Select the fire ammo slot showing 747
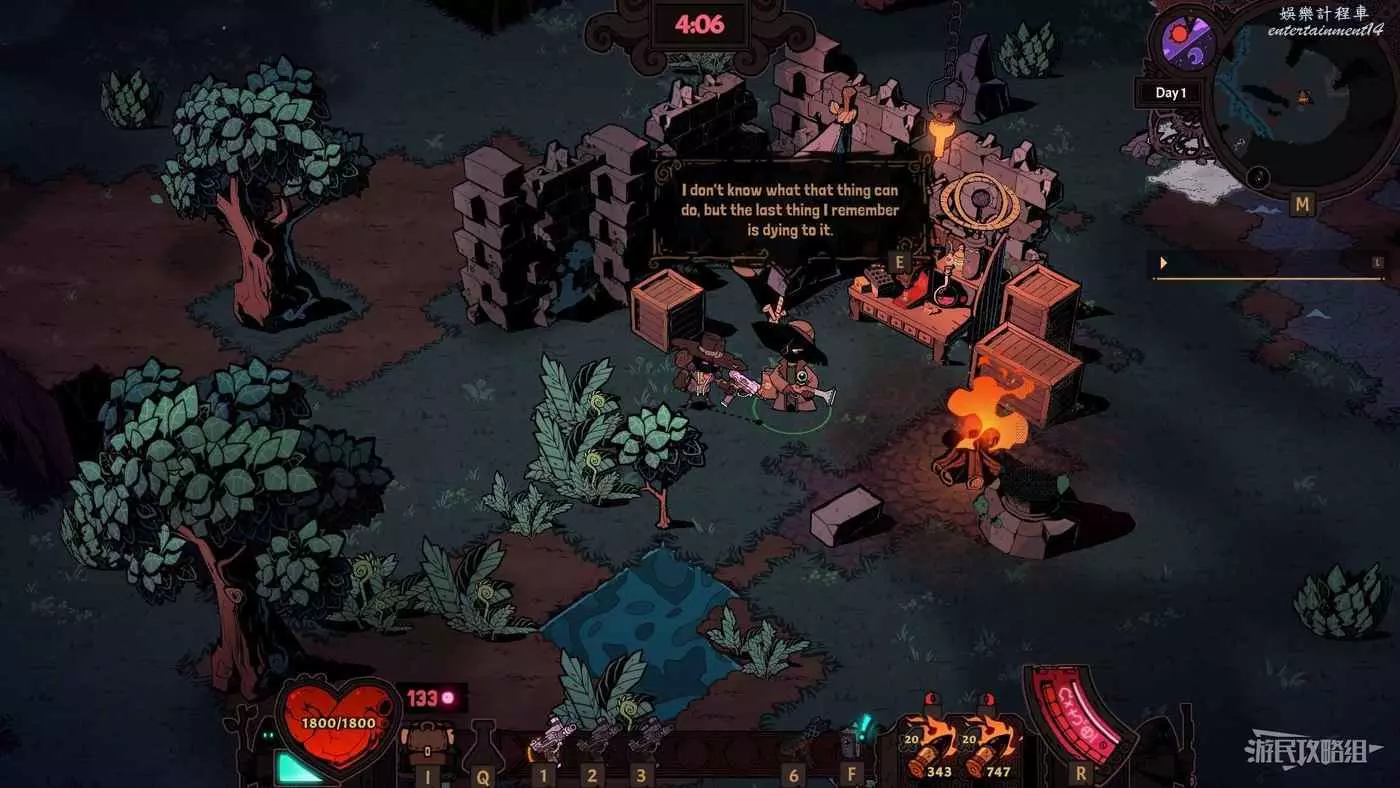 991,746
